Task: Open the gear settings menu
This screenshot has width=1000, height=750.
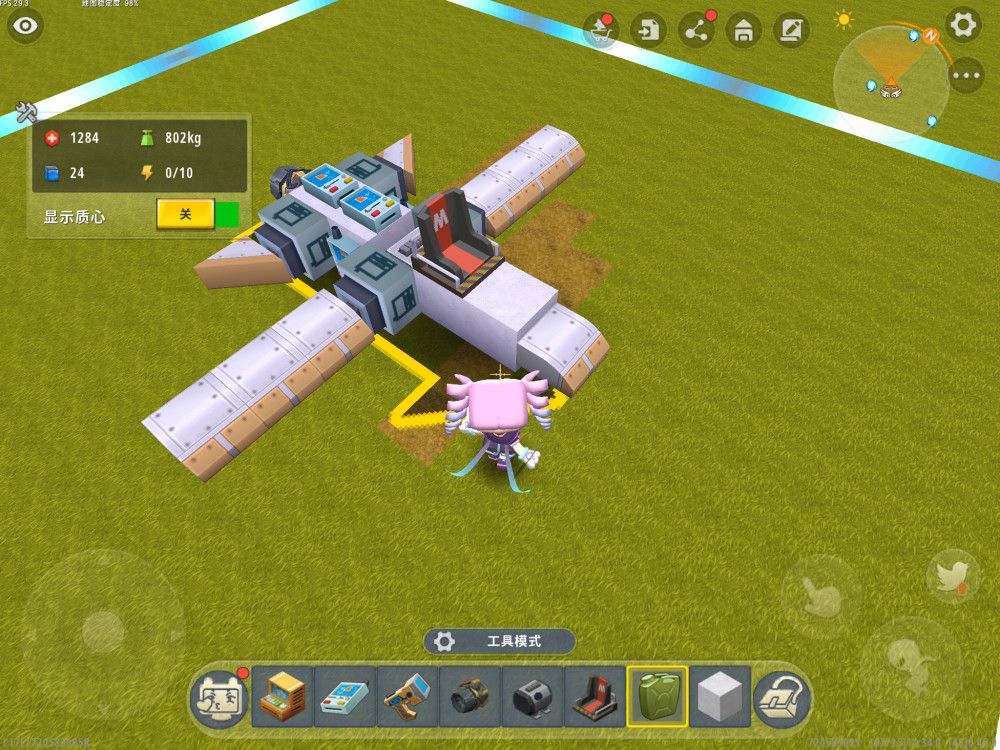Action: pyautogui.click(x=963, y=25)
